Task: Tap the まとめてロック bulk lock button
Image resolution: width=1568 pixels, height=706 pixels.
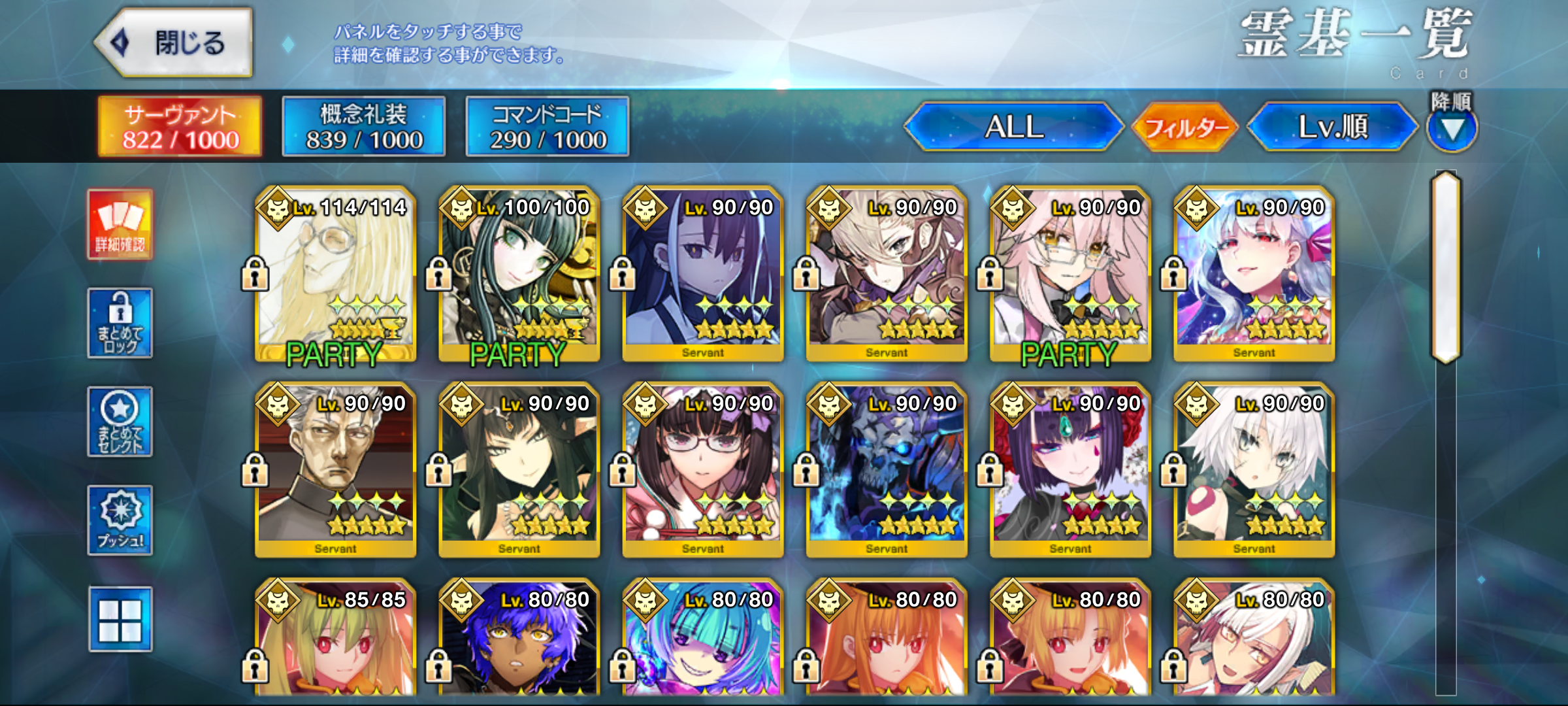Action: (x=120, y=323)
